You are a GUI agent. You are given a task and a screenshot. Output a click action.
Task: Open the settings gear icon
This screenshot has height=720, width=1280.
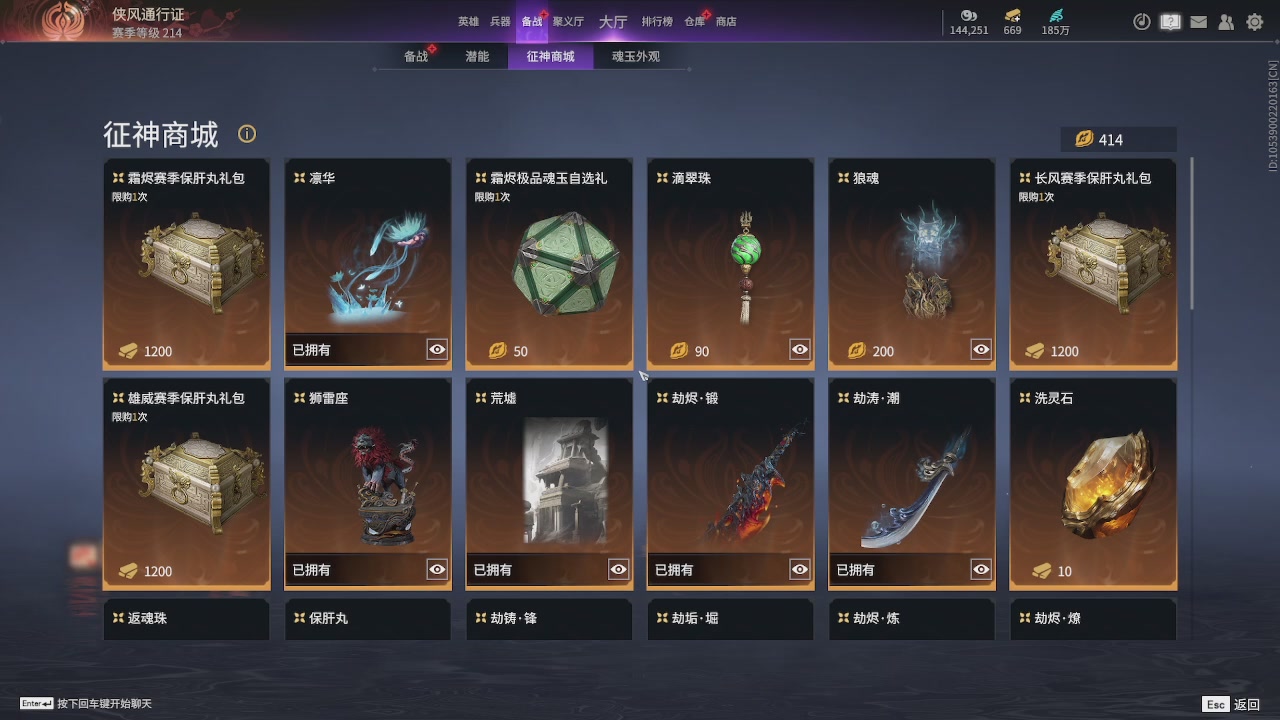(1254, 21)
